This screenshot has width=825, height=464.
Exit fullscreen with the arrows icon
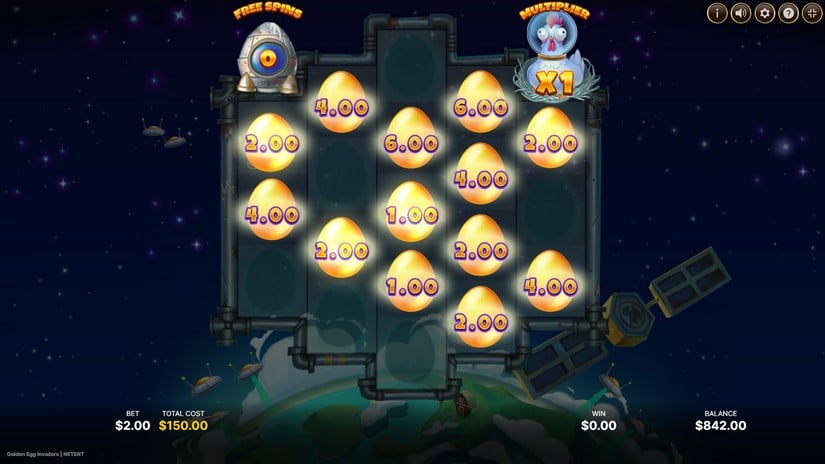812,13
